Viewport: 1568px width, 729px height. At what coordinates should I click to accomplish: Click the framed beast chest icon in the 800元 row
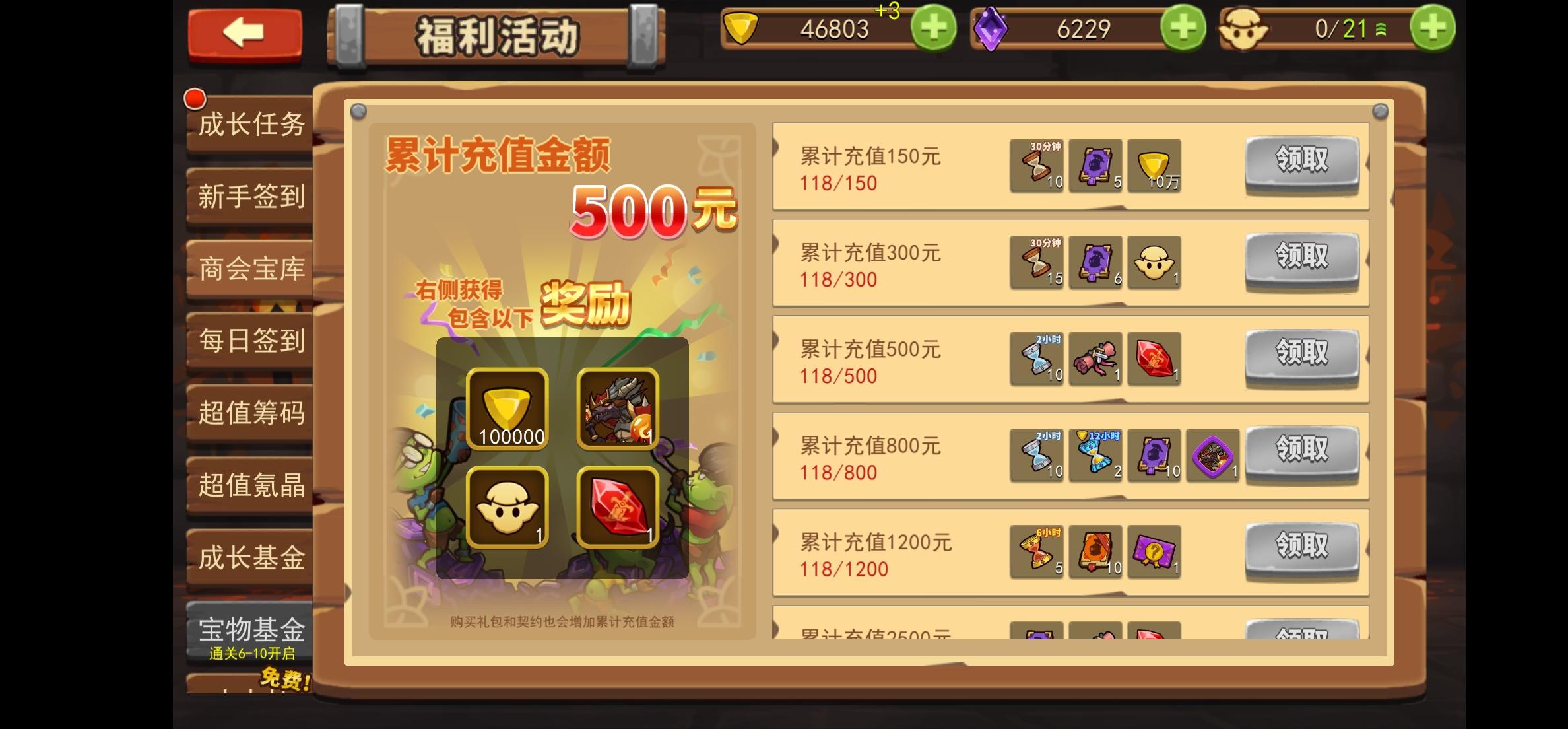(1212, 456)
